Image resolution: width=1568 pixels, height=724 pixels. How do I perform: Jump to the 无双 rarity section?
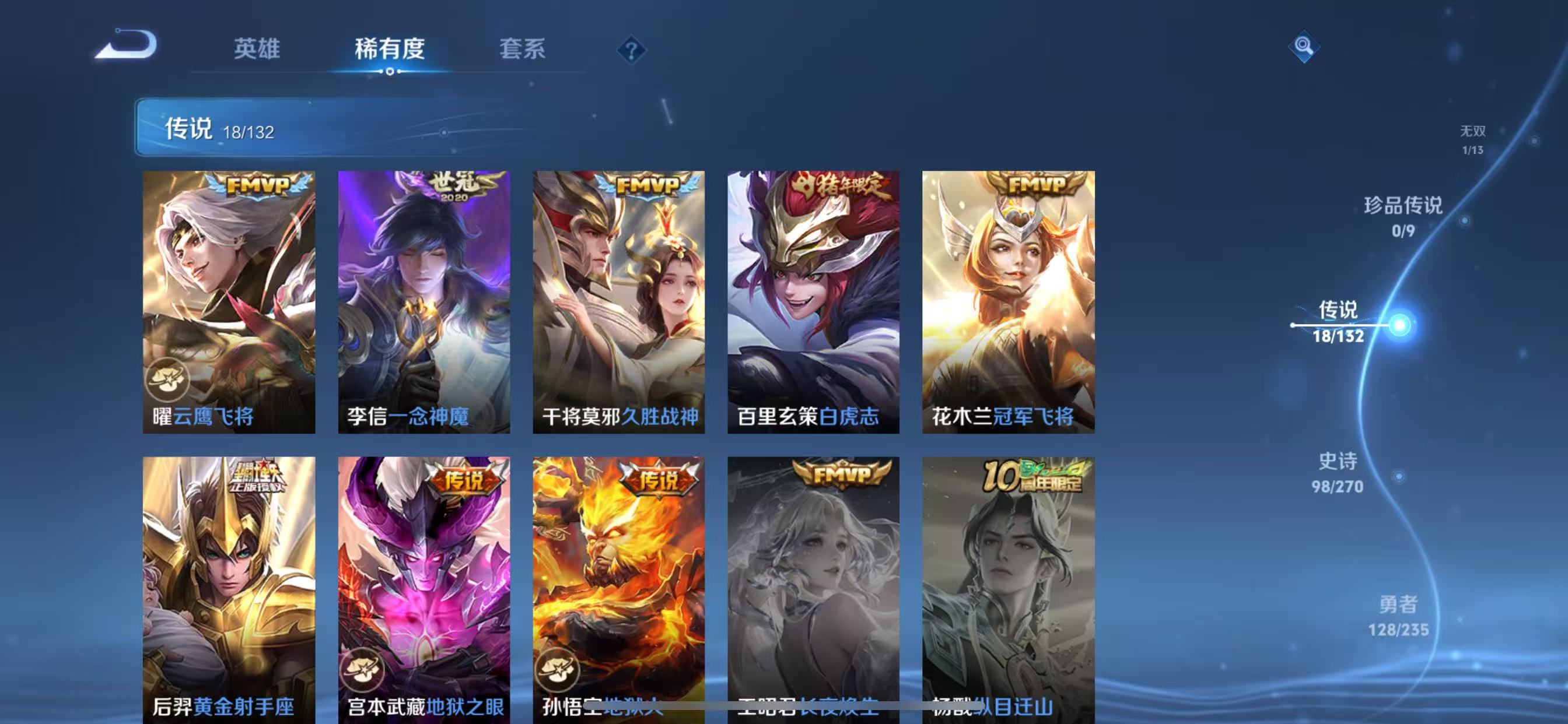click(1475, 140)
